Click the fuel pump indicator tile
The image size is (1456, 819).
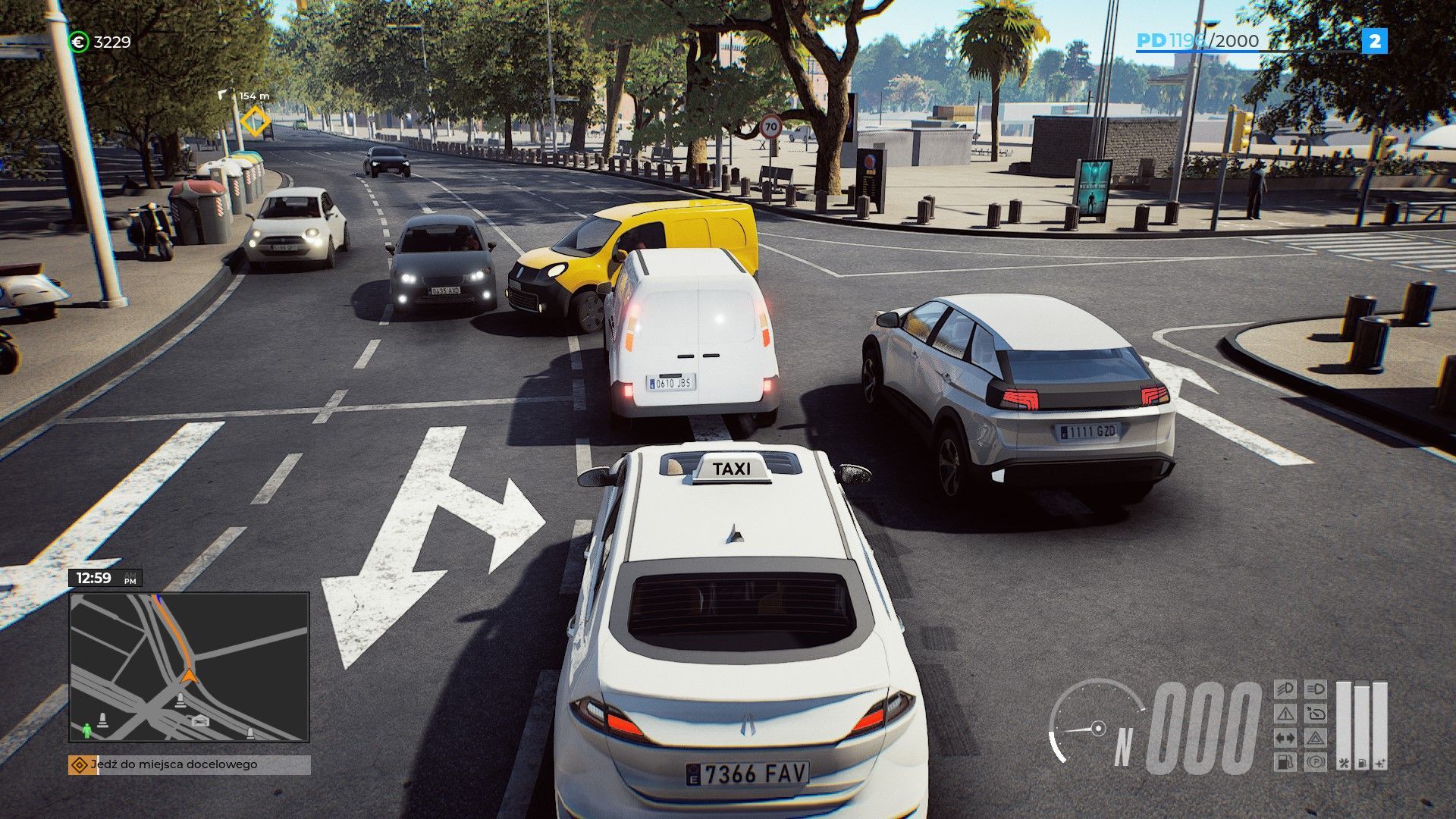coord(1285,762)
